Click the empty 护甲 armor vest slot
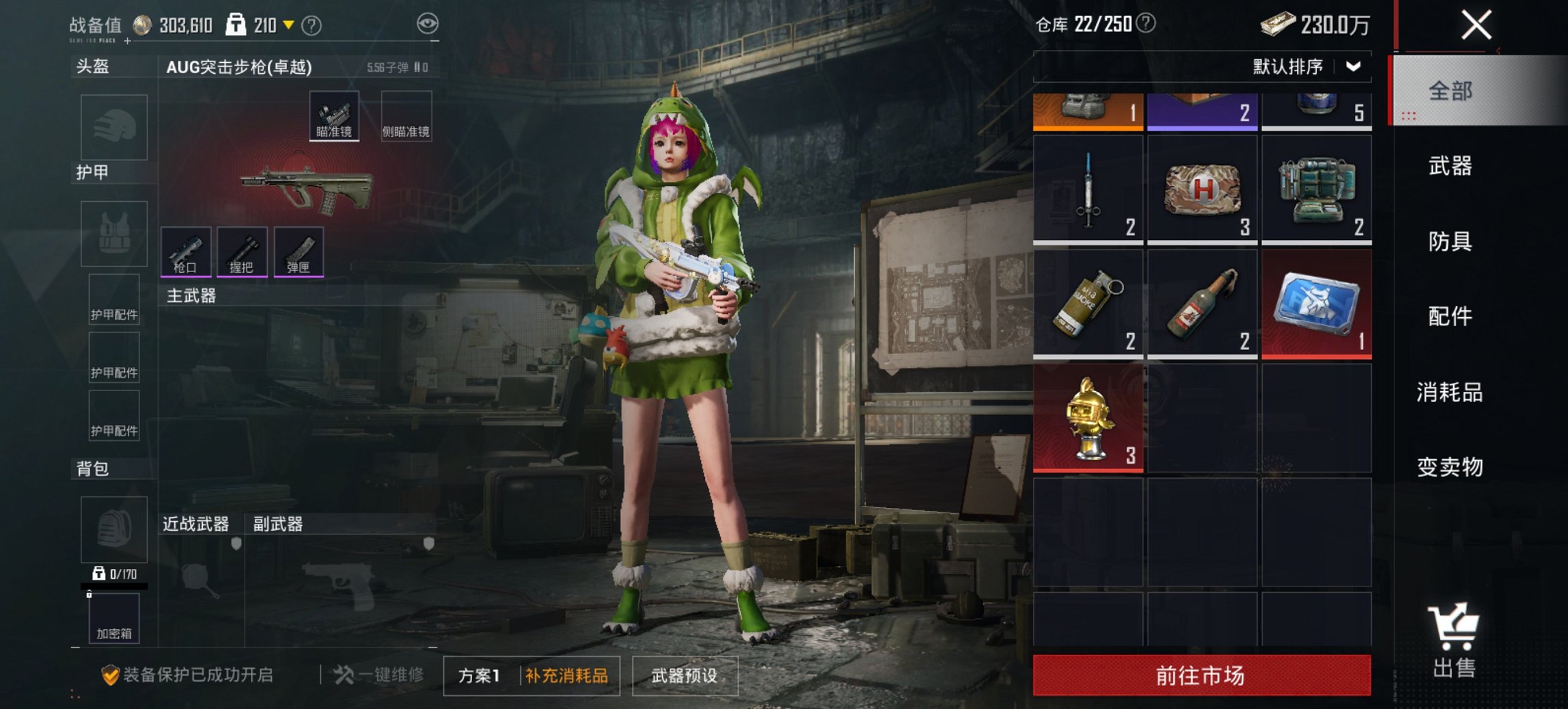 (113, 233)
